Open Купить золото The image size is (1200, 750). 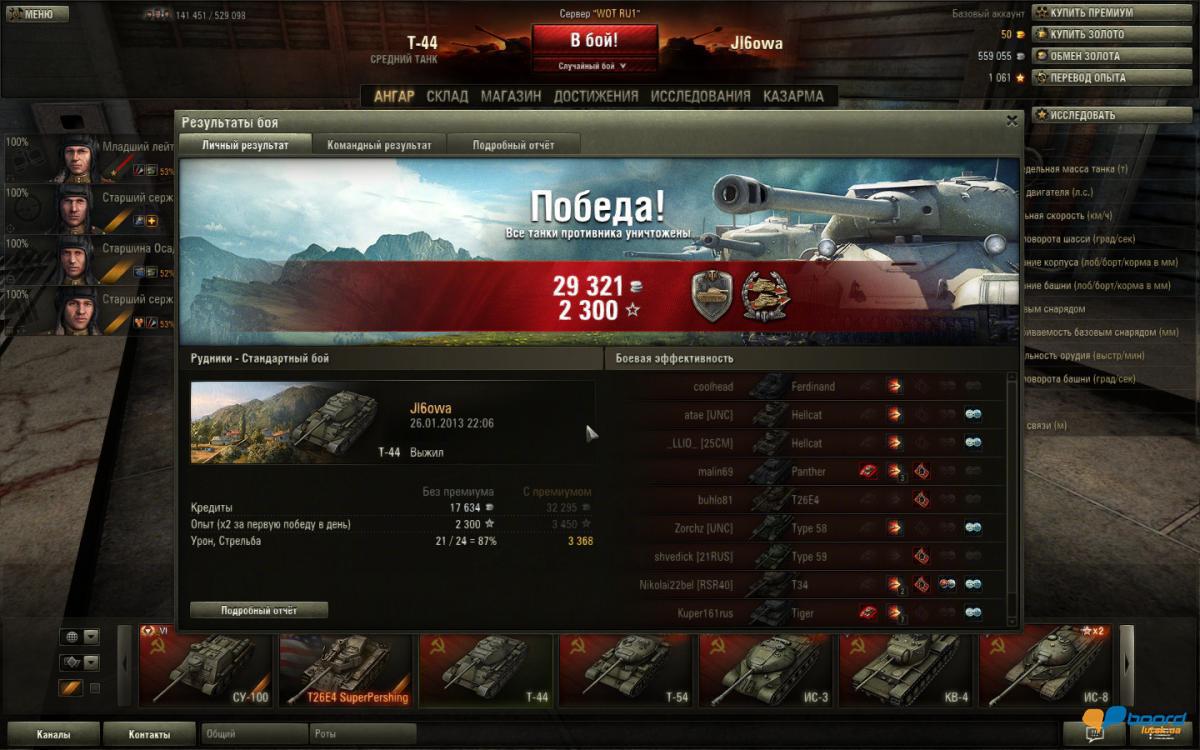coord(1085,35)
